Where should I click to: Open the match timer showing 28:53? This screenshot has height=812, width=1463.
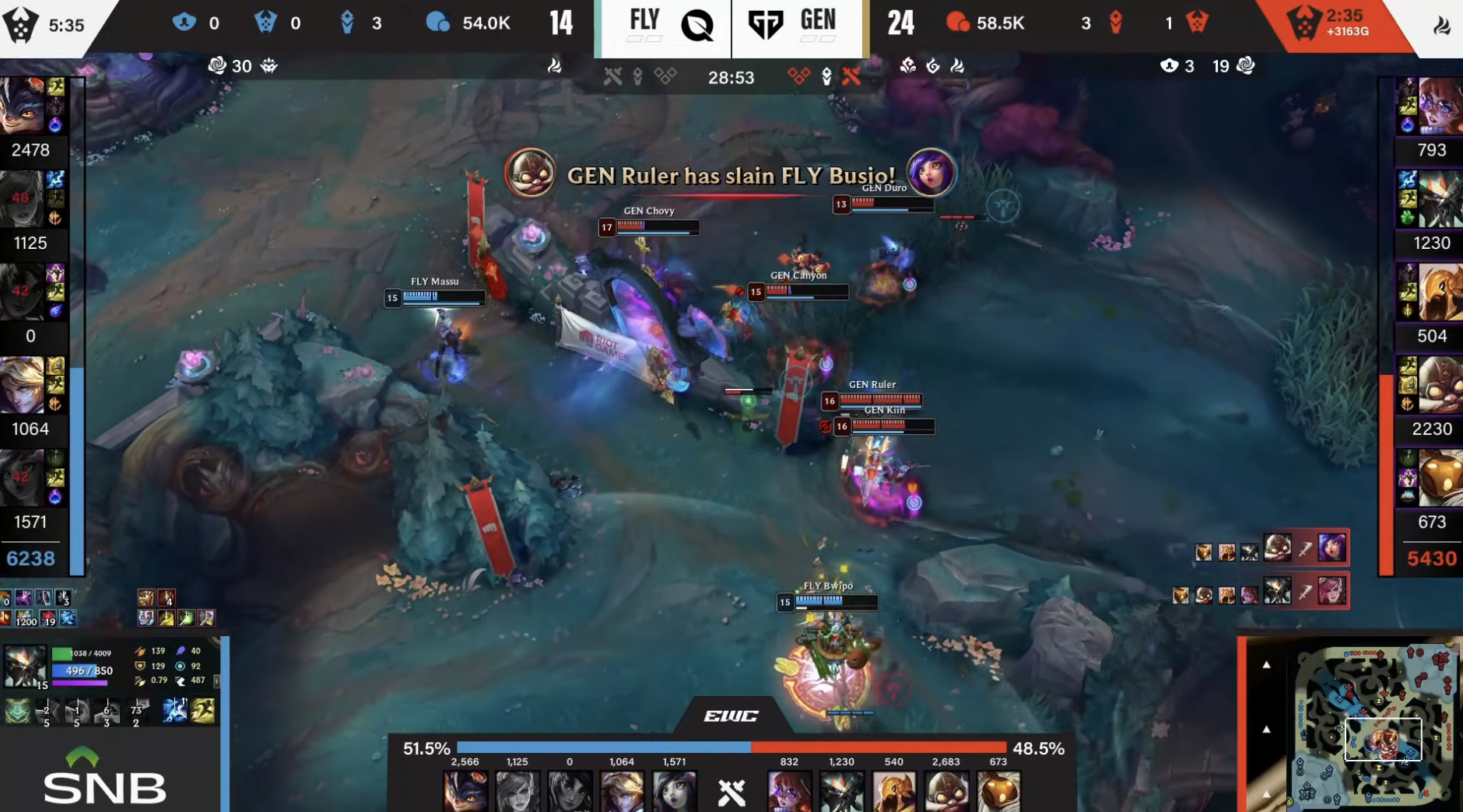[x=731, y=78]
